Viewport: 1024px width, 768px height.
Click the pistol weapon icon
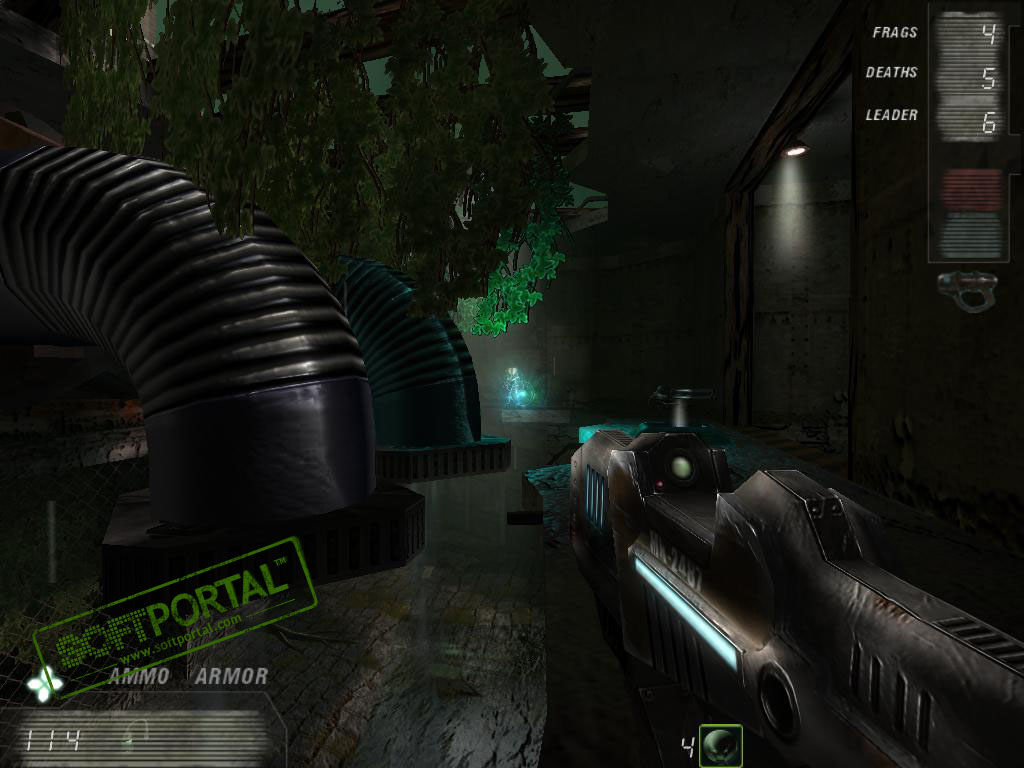968,291
